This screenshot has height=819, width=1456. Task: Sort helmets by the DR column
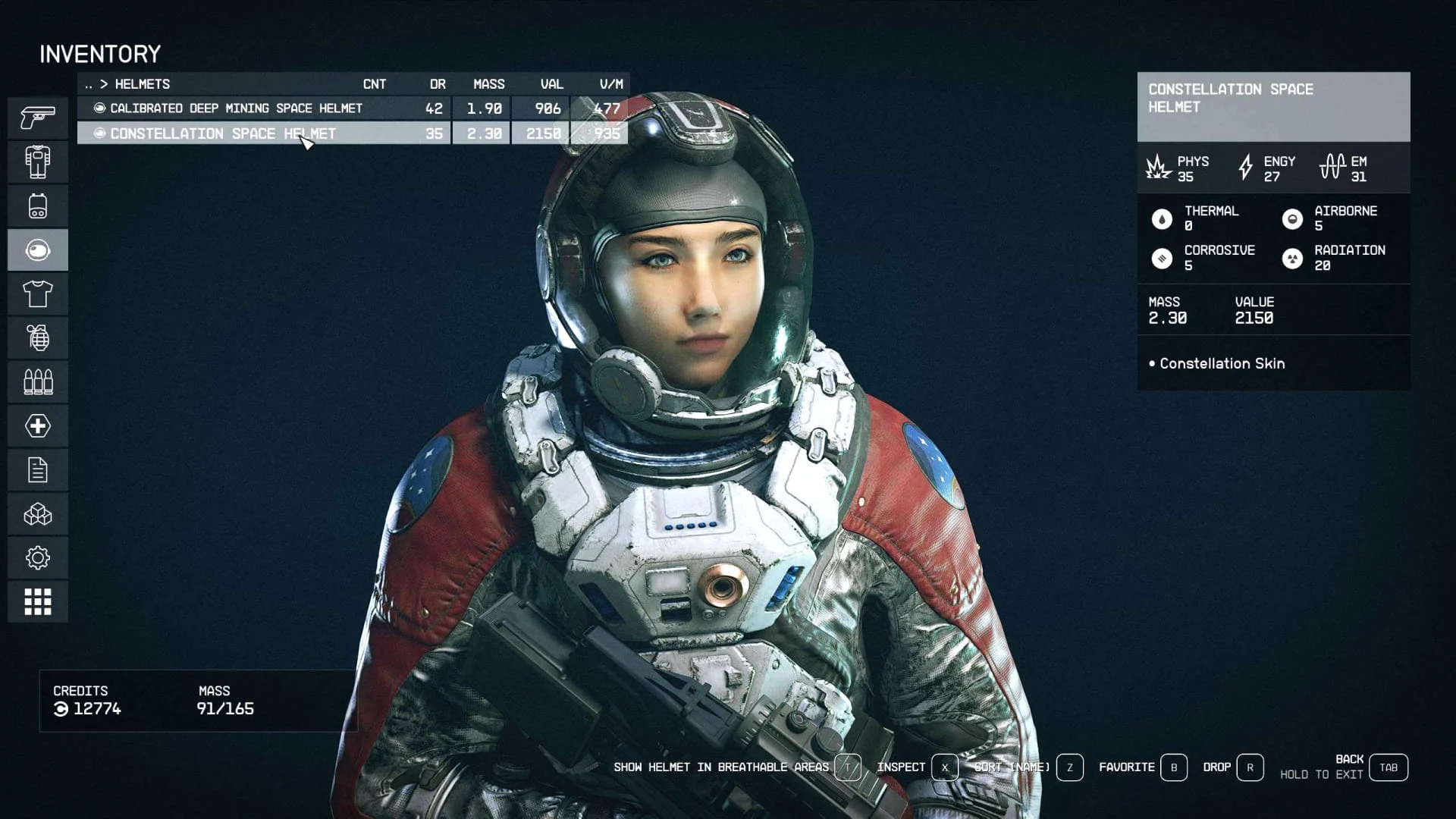[x=438, y=84]
